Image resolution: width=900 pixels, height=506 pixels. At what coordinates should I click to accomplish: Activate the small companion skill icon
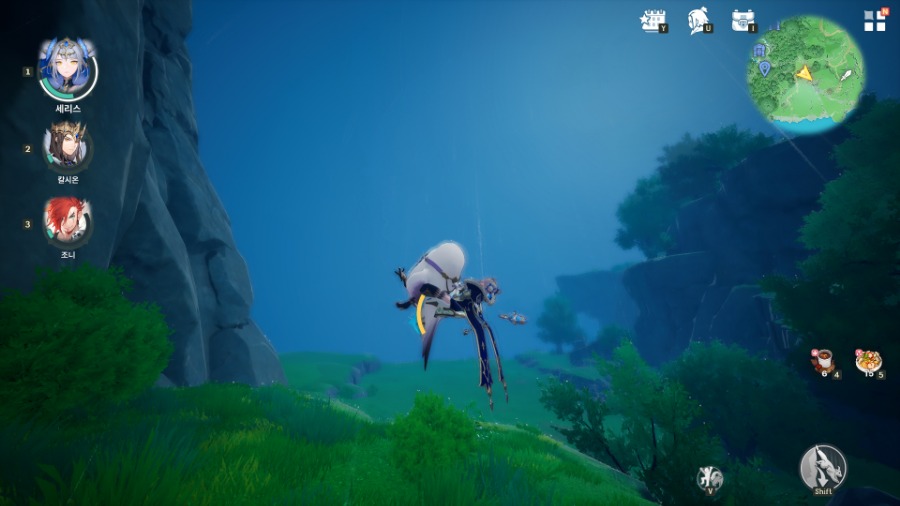[x=709, y=477]
